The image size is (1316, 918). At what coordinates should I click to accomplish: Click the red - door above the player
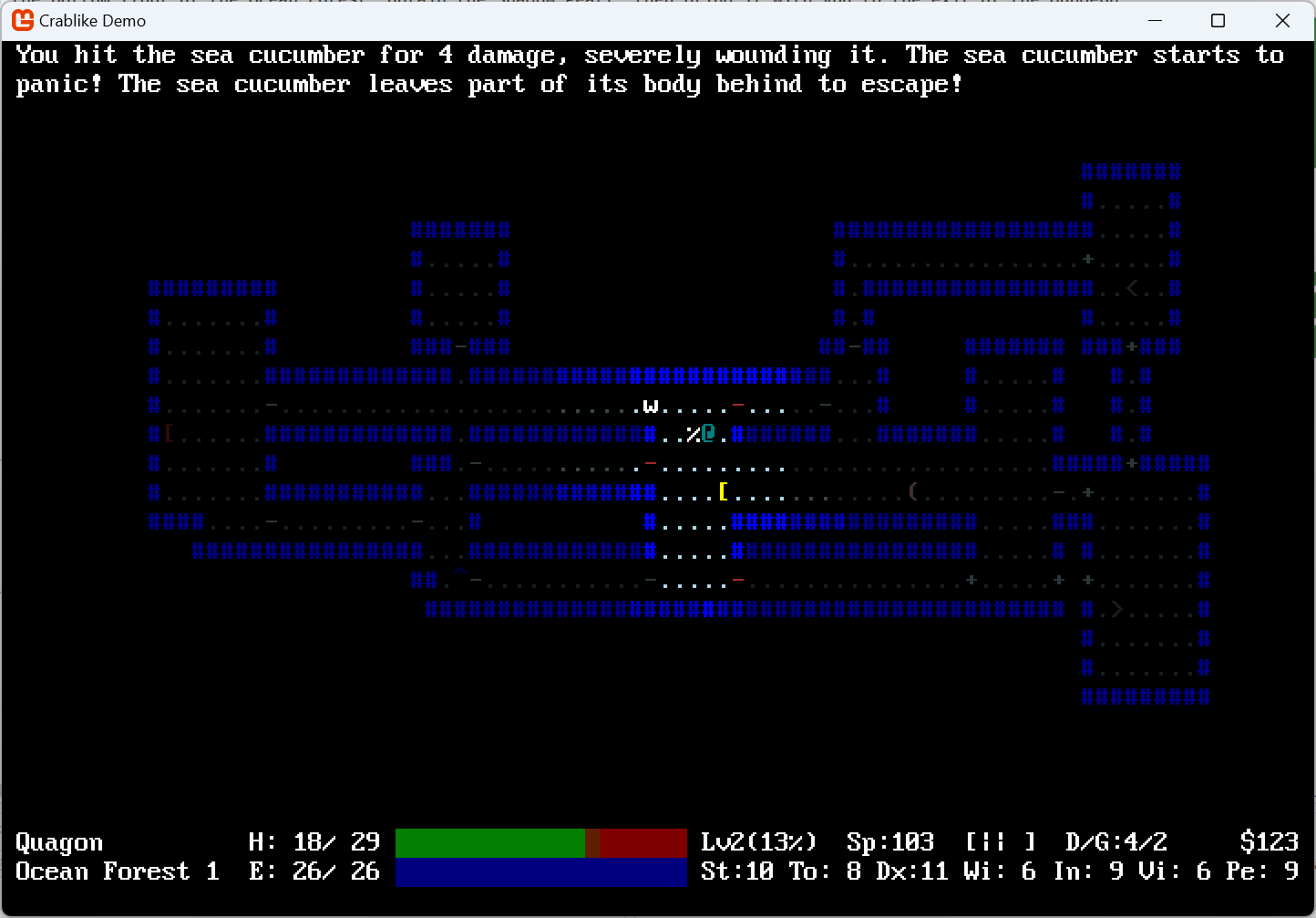click(x=738, y=406)
